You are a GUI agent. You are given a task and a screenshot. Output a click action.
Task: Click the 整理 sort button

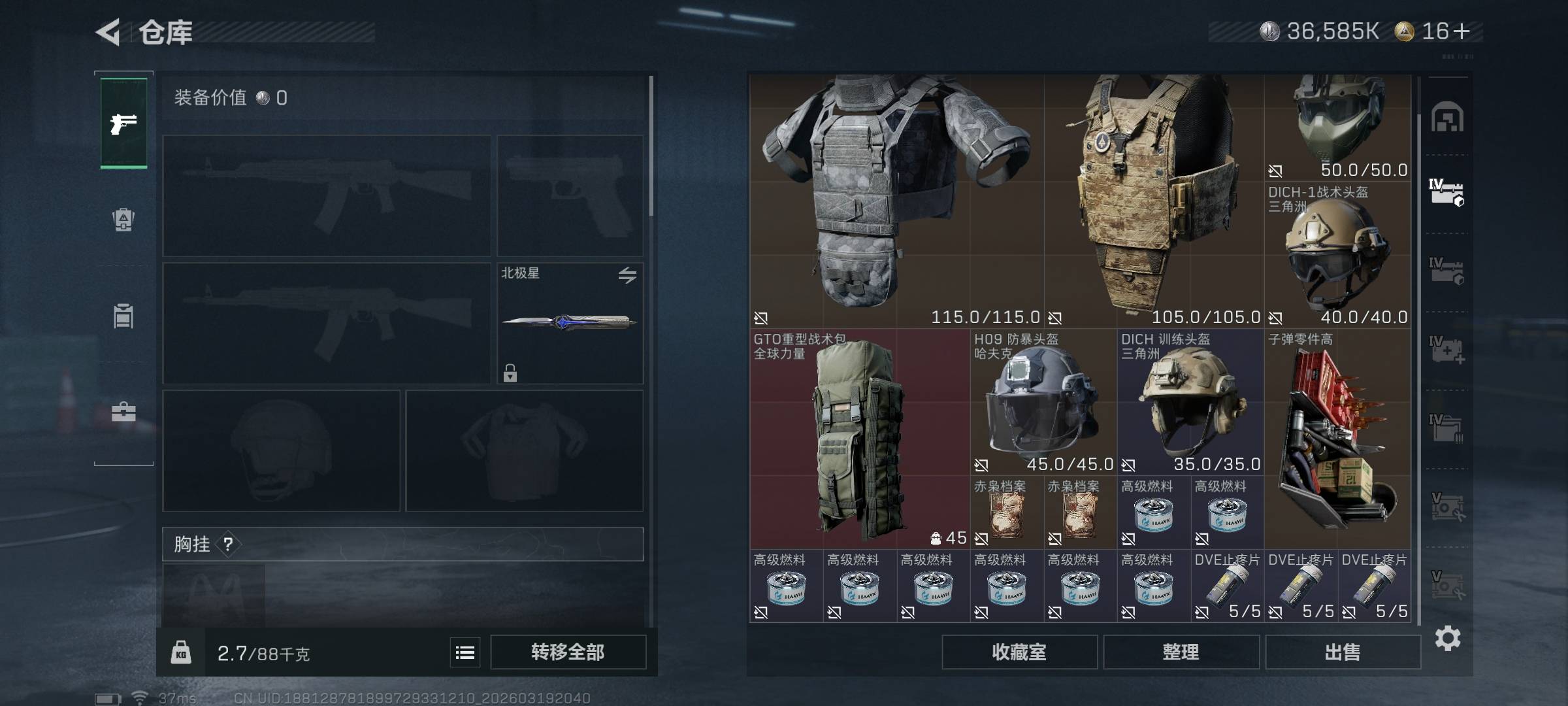pos(1181,652)
